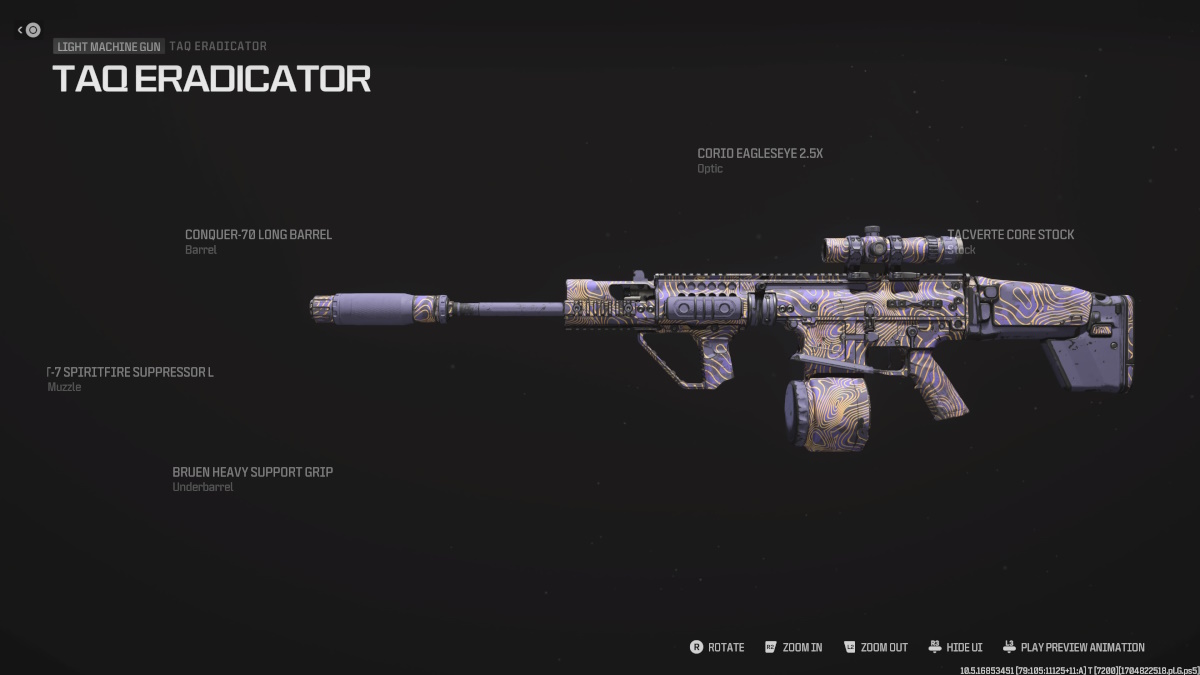Open the T-7 Spiritfire Suppressor L muzzle

click(x=131, y=373)
